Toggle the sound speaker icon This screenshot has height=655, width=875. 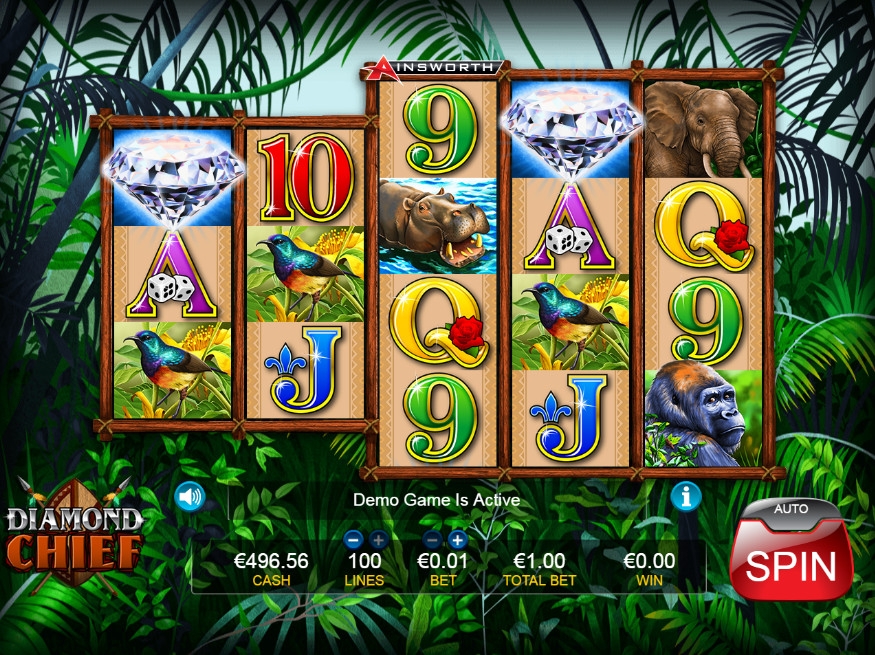coord(189,496)
